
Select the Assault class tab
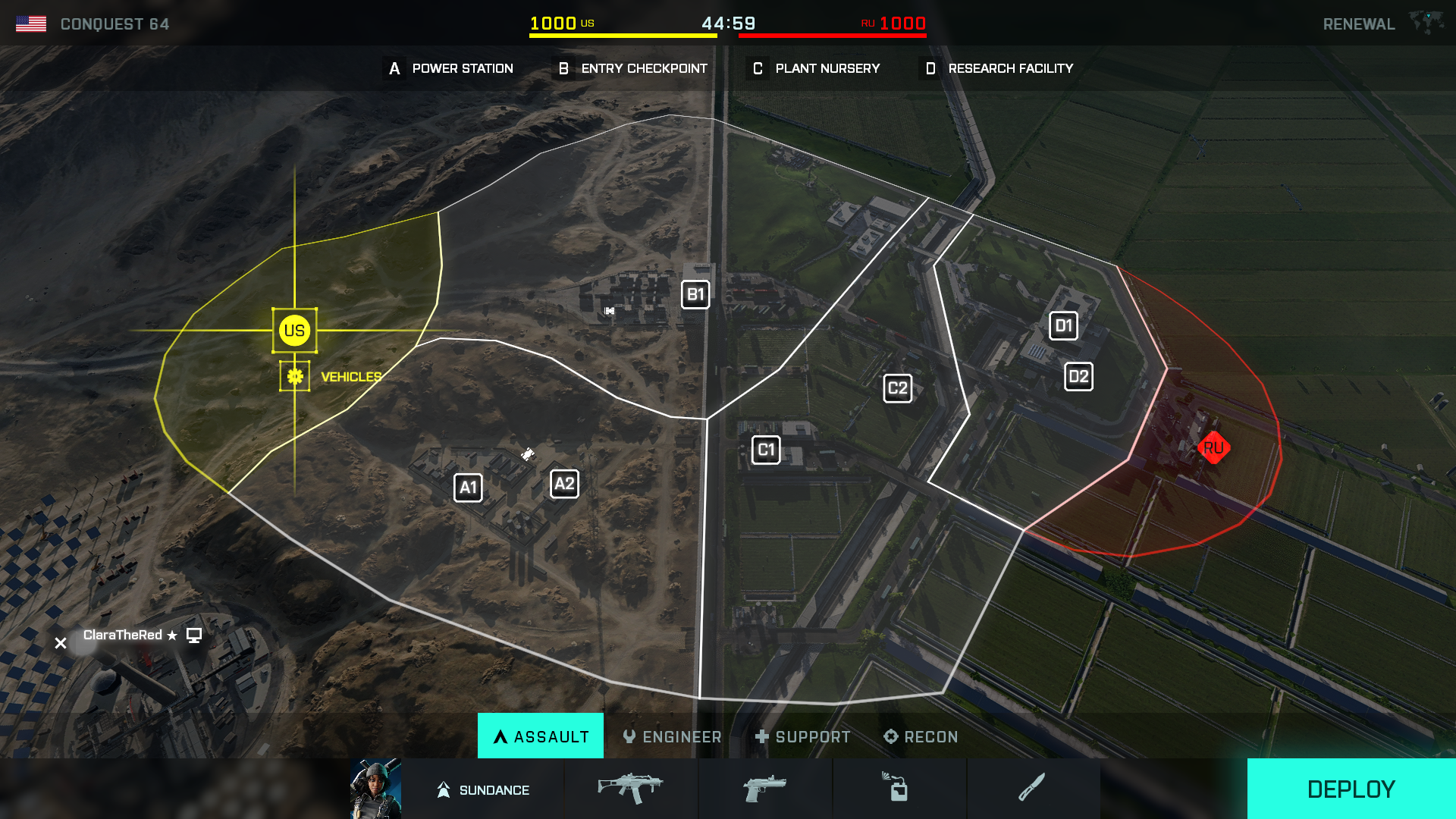point(541,736)
